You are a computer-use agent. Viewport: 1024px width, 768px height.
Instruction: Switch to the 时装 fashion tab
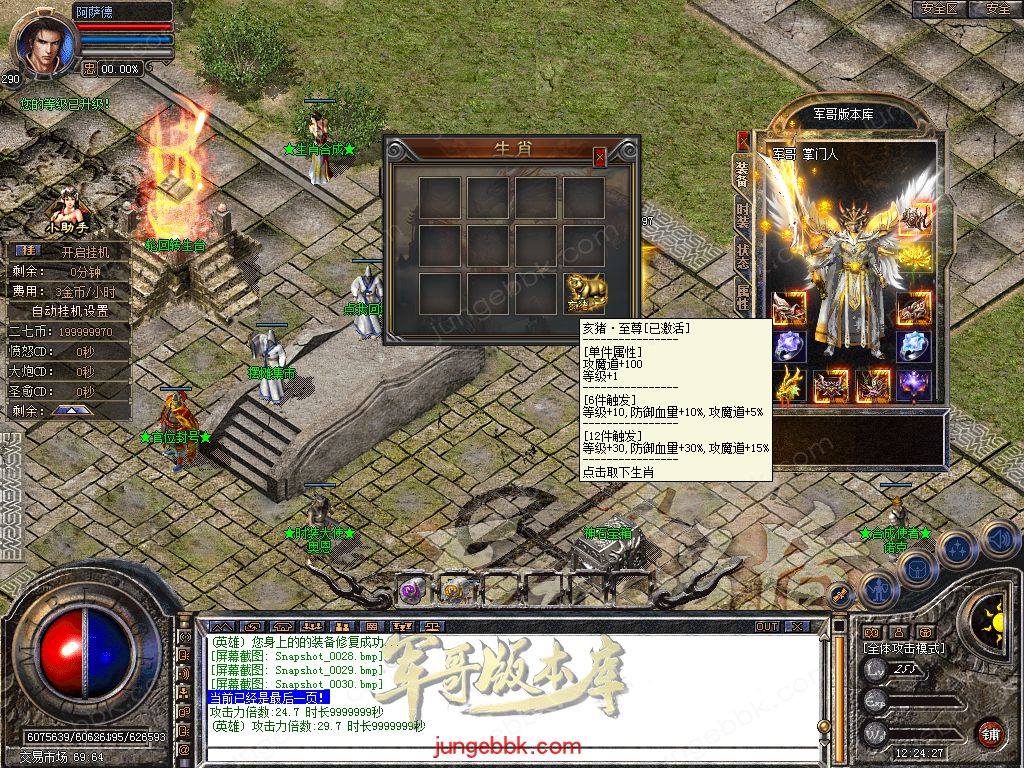742,213
